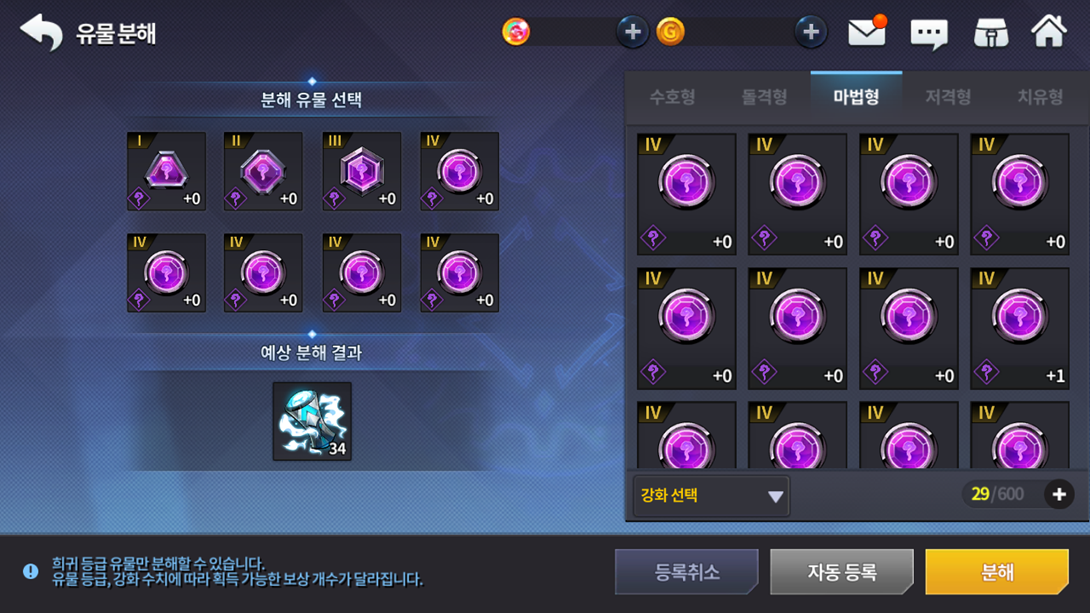The image size is (1090, 613).
Task: Select the 마법형 tab
Action: pyautogui.click(x=856, y=97)
